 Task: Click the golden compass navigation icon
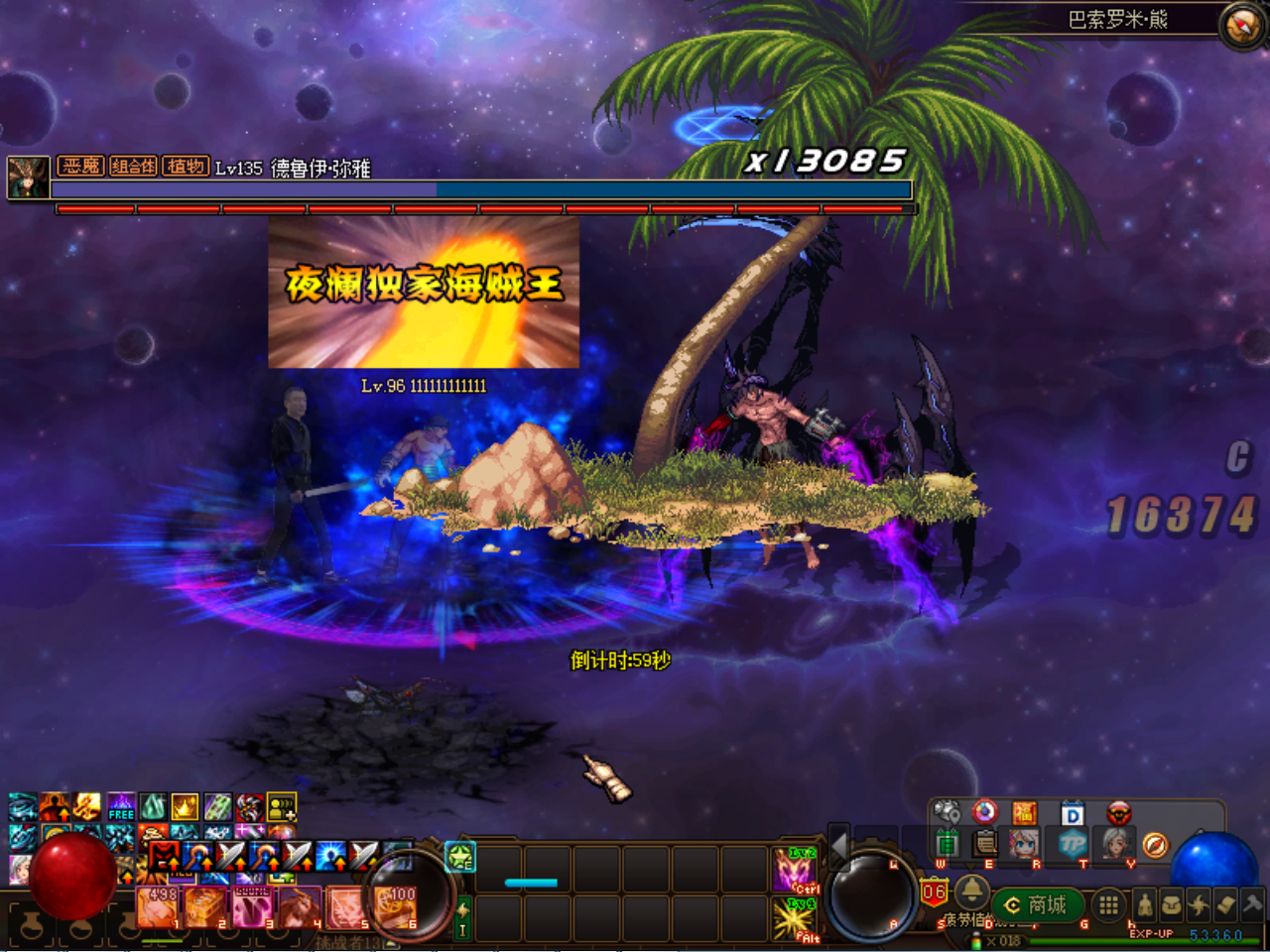(1155, 846)
